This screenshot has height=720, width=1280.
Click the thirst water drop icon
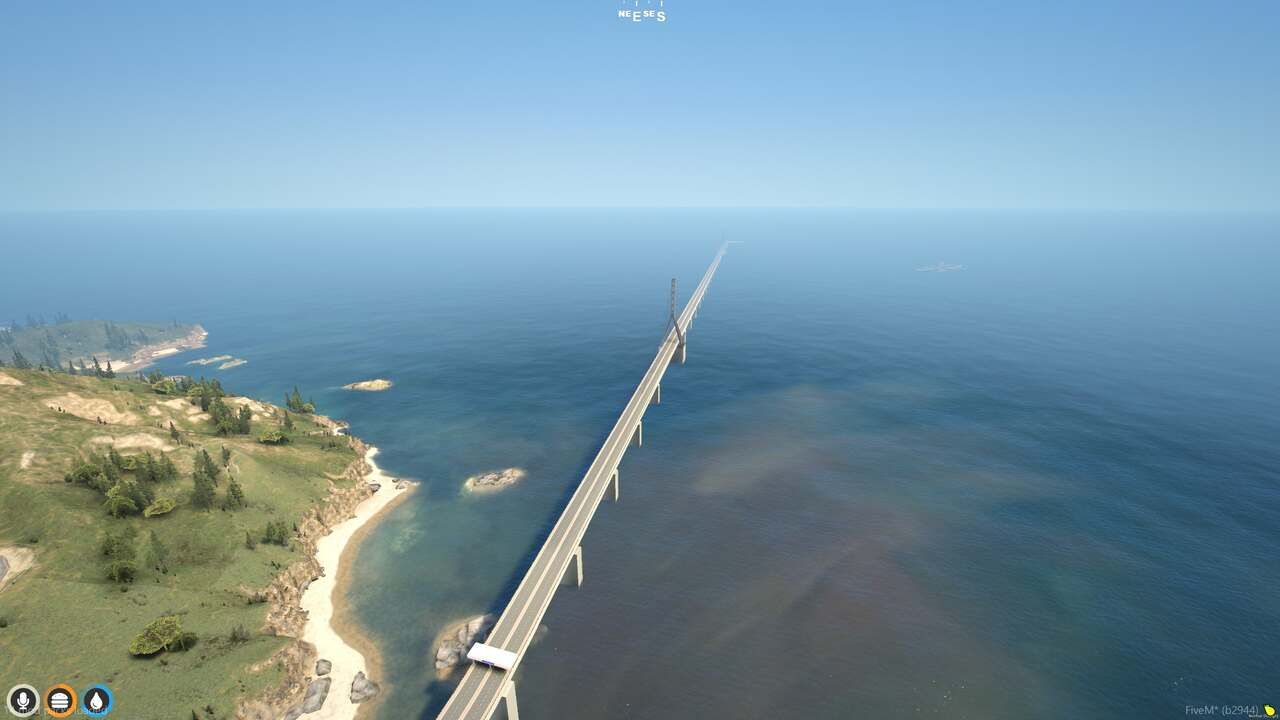click(94, 701)
